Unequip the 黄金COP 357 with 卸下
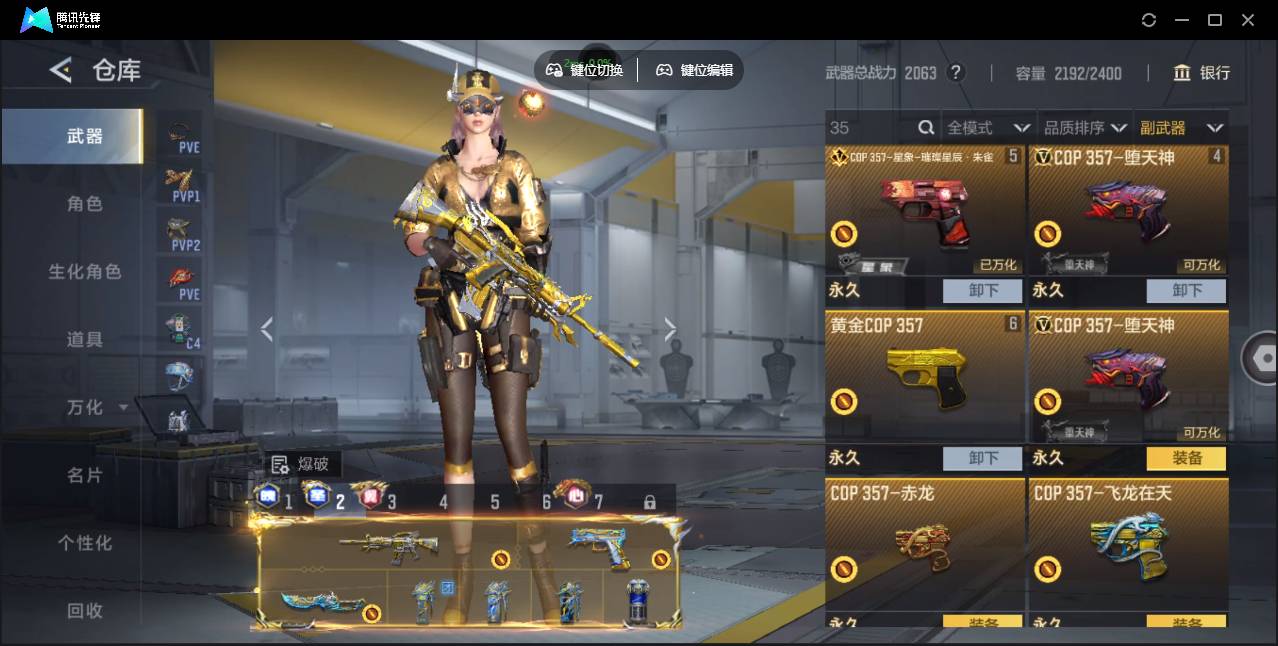 coord(982,458)
